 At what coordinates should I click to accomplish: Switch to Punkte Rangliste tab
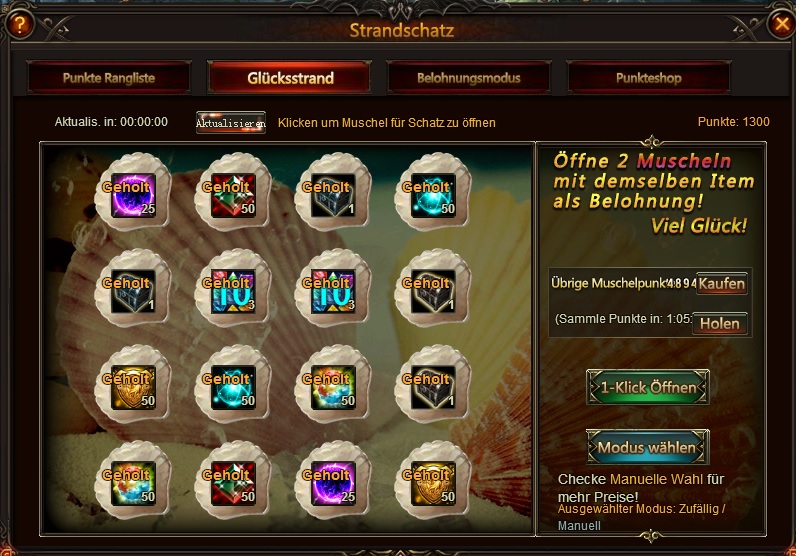tap(109, 77)
